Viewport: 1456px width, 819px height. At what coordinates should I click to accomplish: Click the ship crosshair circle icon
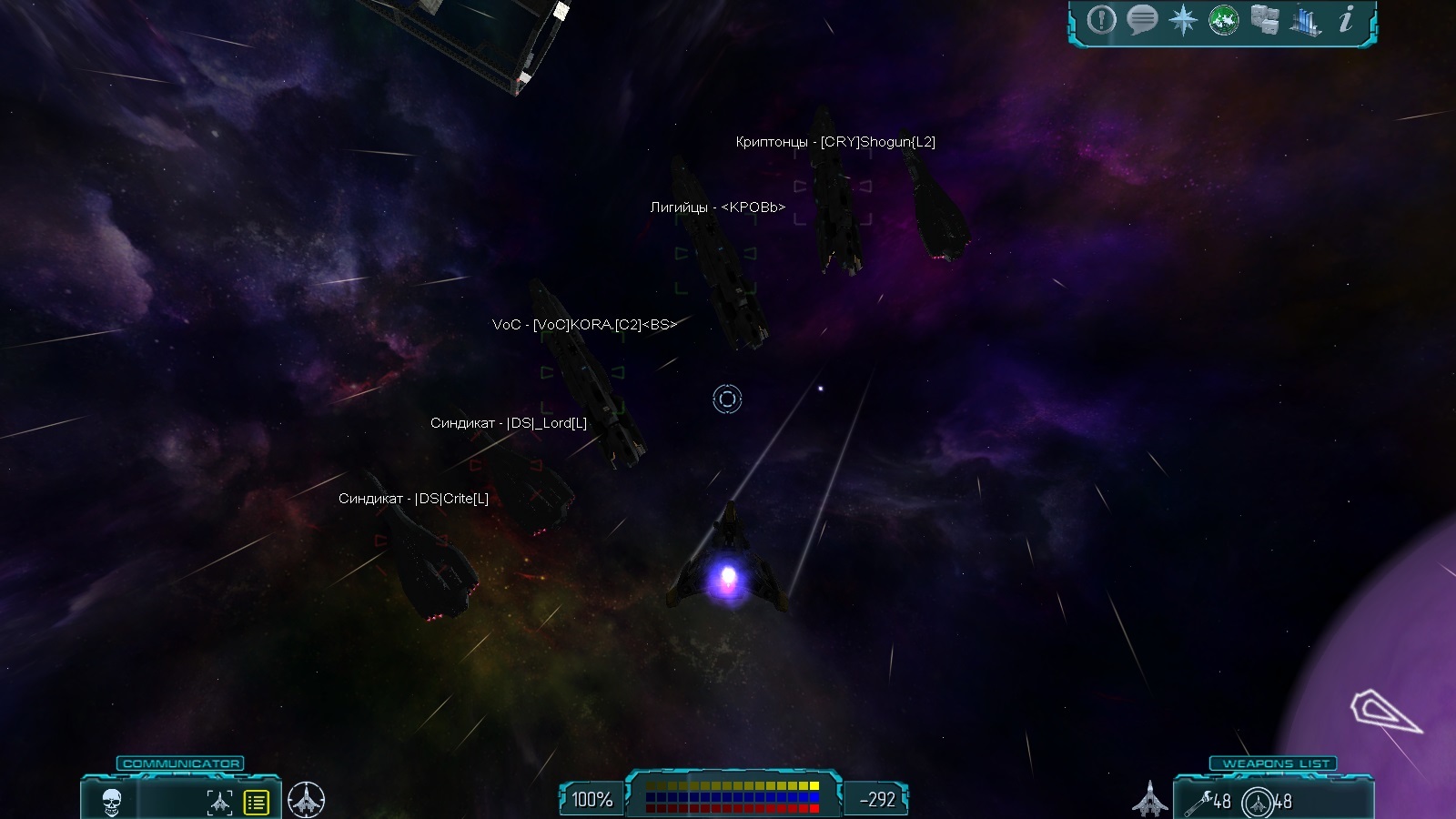[306, 800]
